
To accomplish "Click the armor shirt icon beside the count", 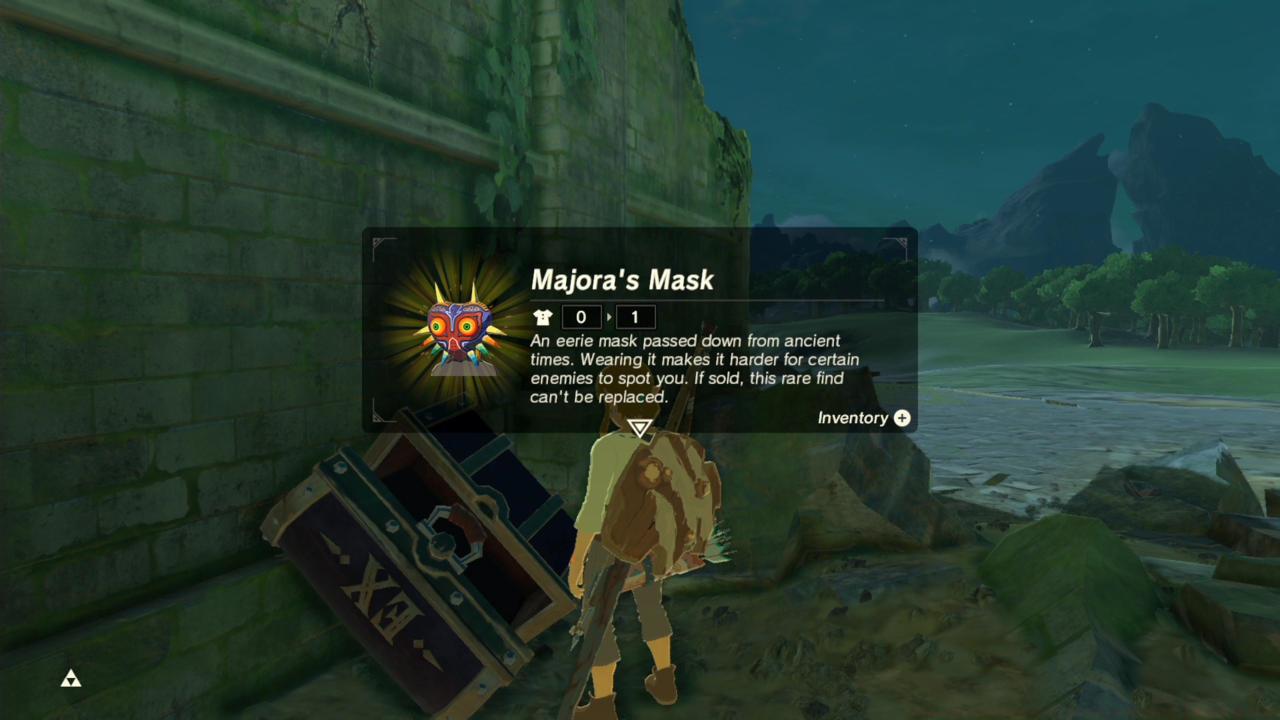I will [x=543, y=317].
